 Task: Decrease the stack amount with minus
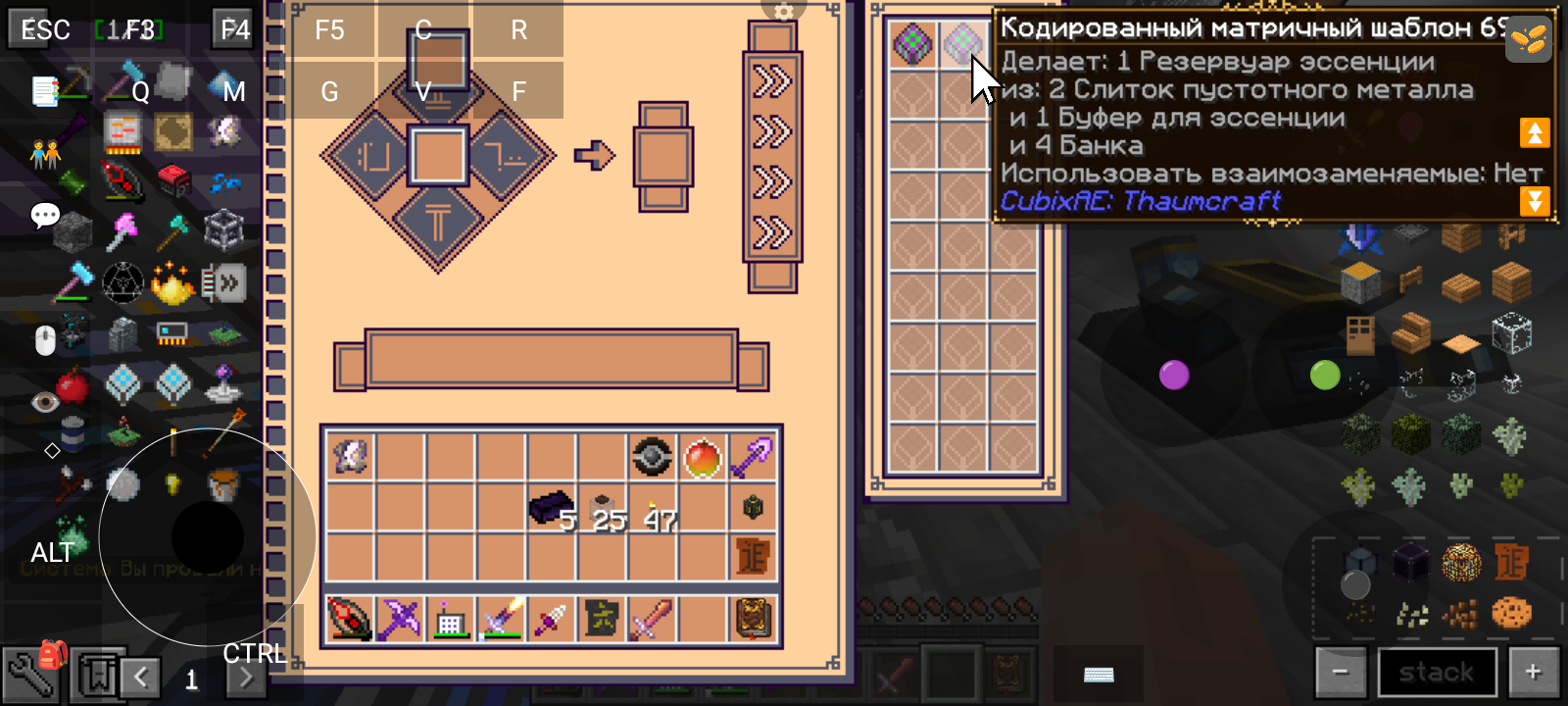(x=1341, y=673)
